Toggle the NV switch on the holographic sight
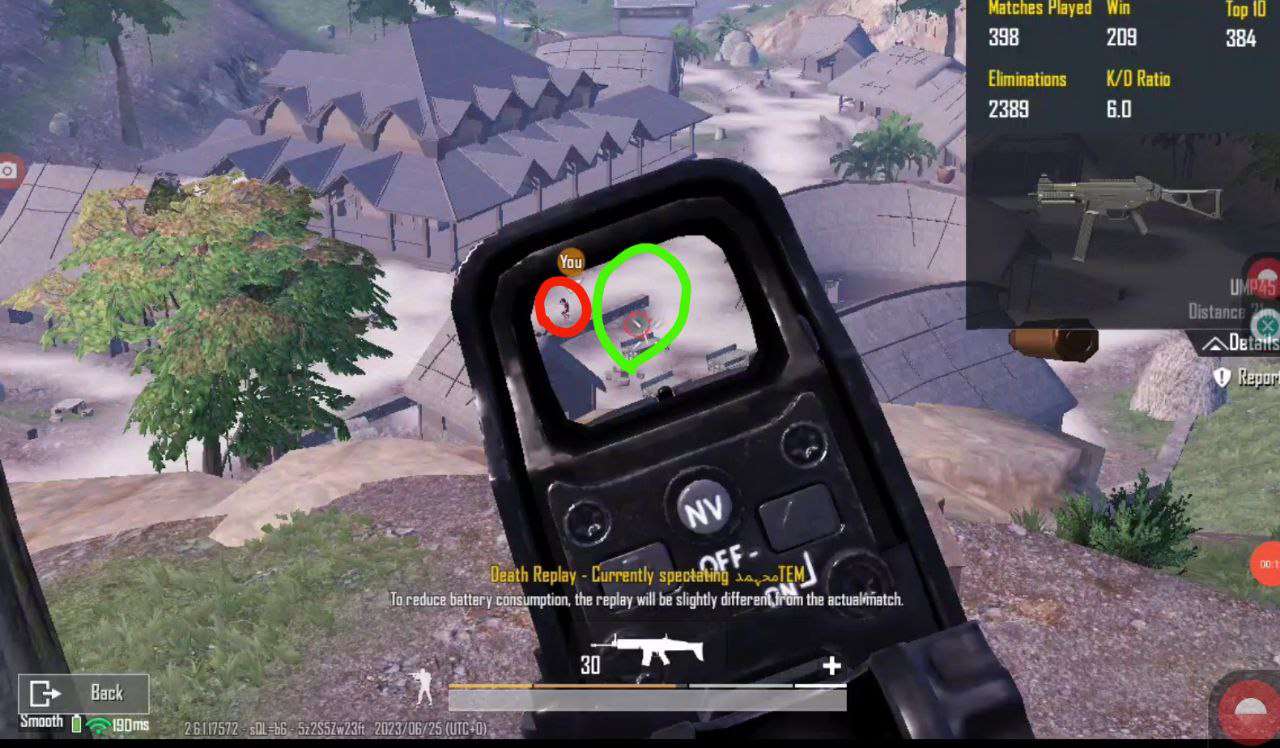 (x=706, y=506)
